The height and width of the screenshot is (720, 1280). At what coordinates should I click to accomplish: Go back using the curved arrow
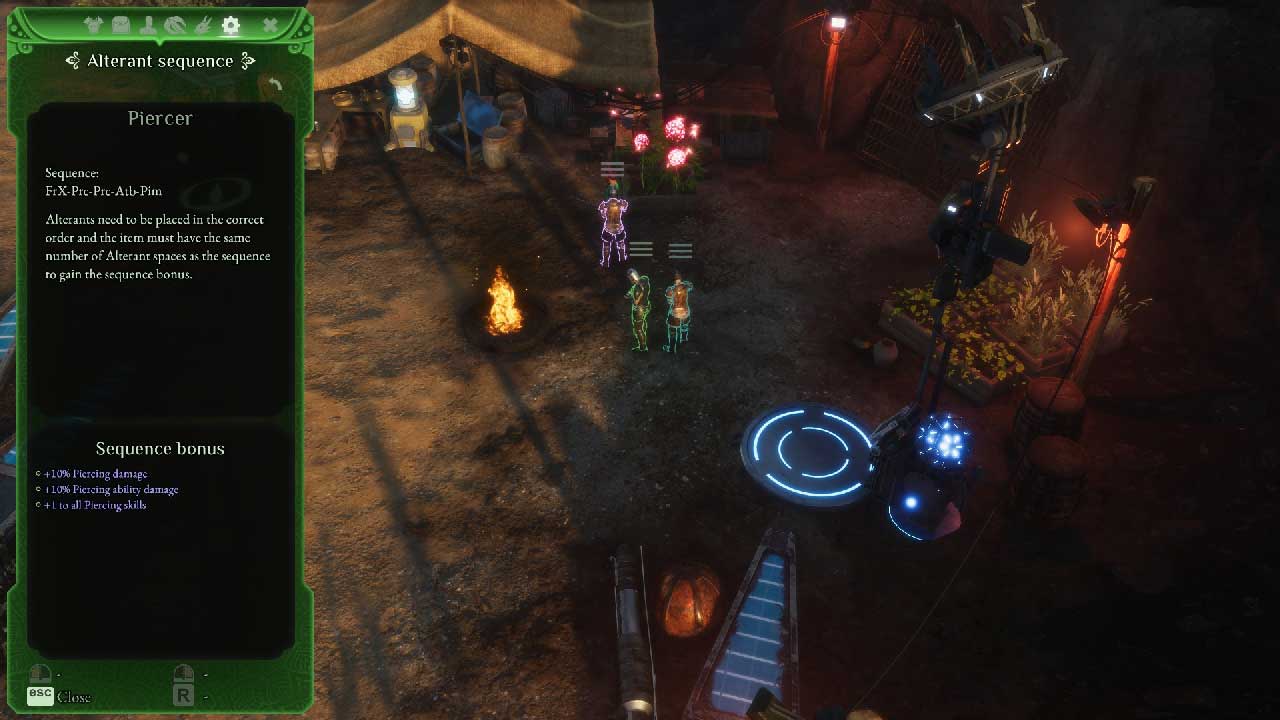(274, 86)
